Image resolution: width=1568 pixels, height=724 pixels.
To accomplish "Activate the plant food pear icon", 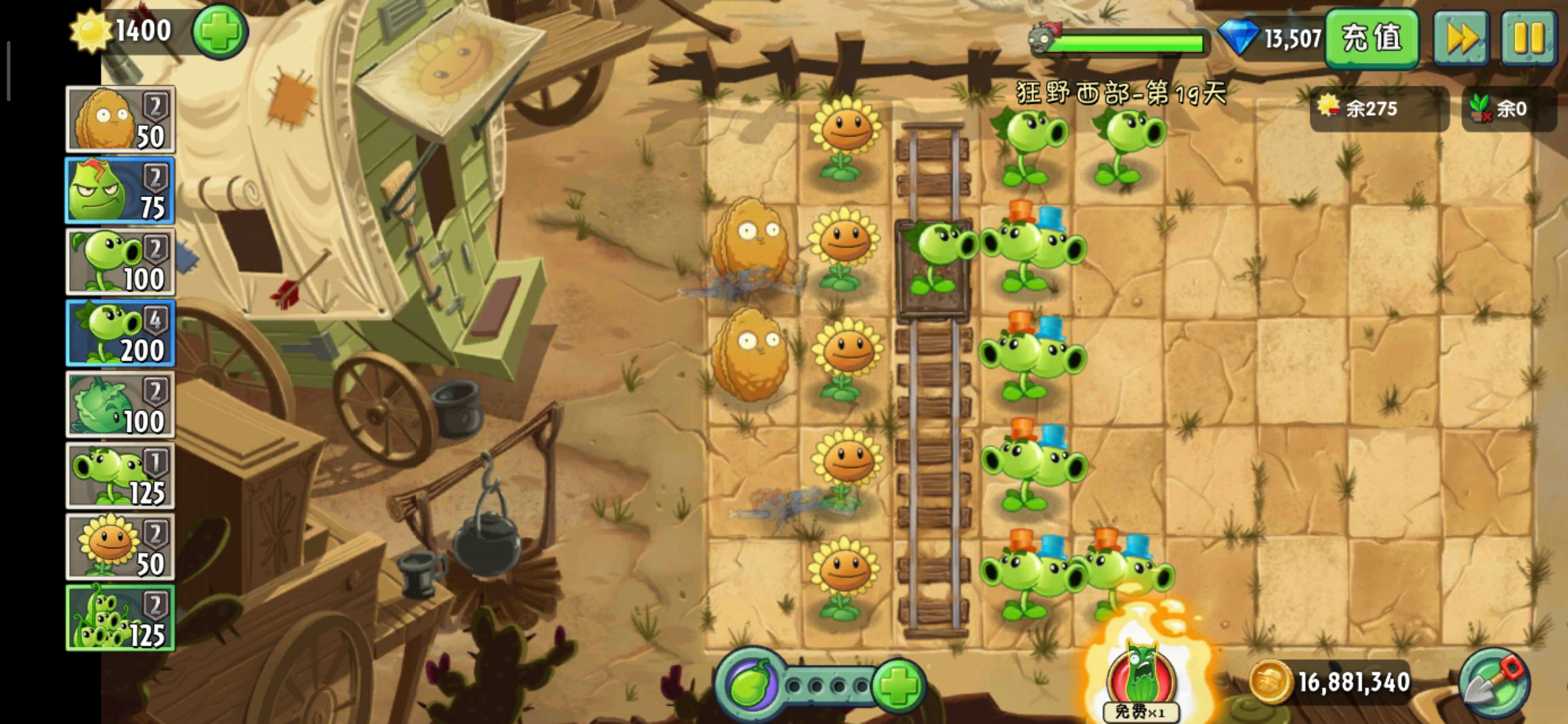I will pyautogui.click(x=750, y=685).
